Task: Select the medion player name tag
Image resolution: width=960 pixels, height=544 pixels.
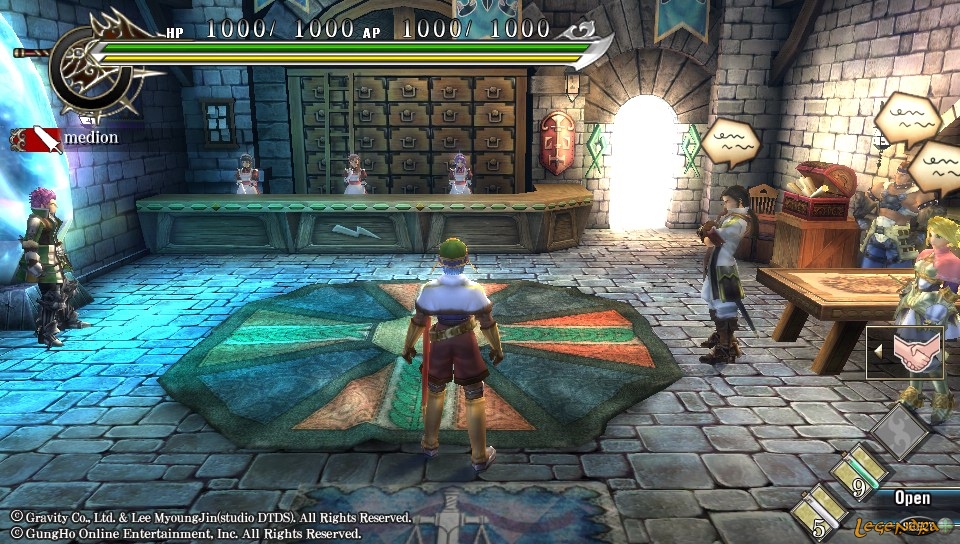Action: coord(66,138)
